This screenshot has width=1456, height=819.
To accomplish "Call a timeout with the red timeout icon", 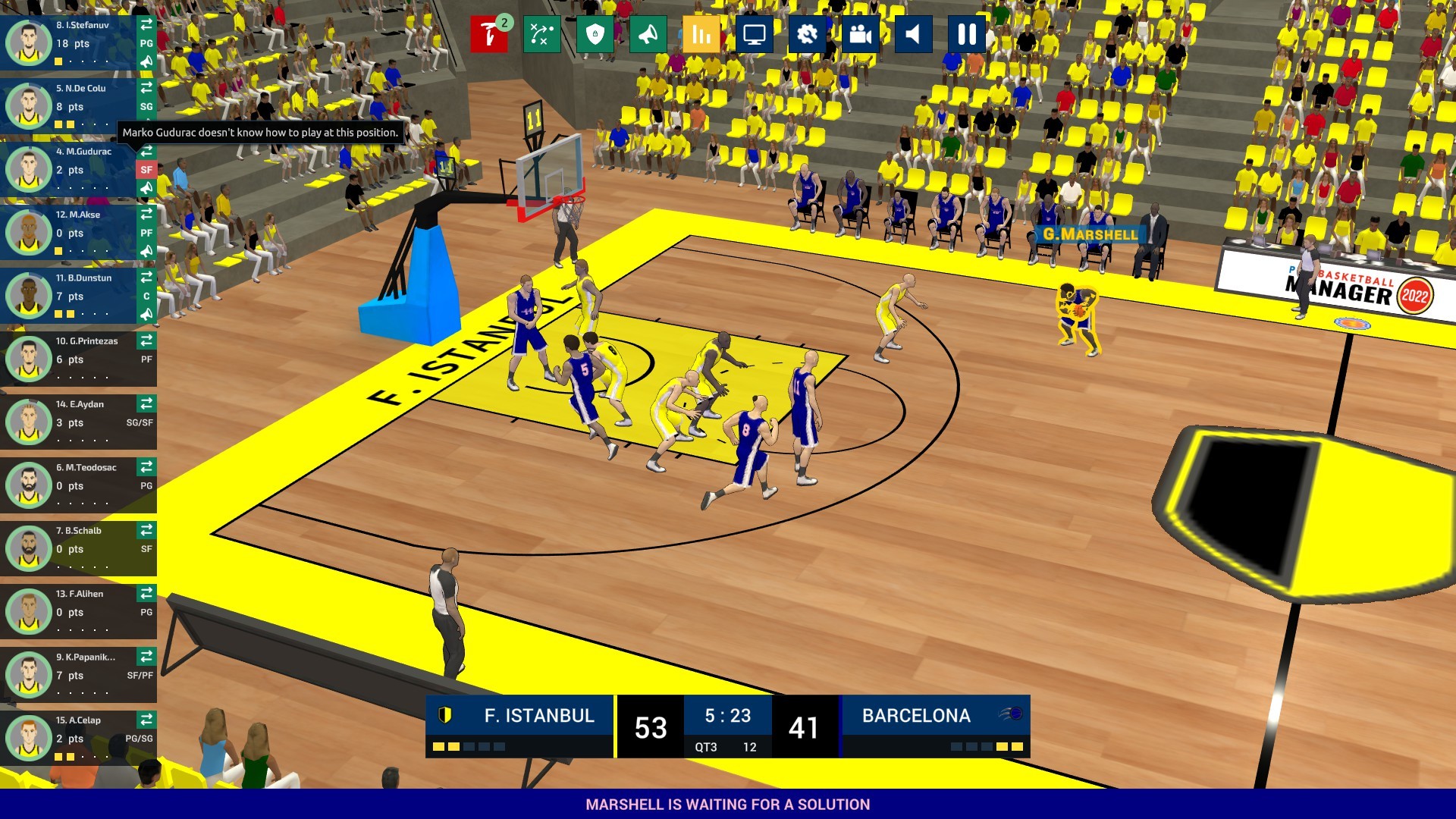I will [489, 34].
